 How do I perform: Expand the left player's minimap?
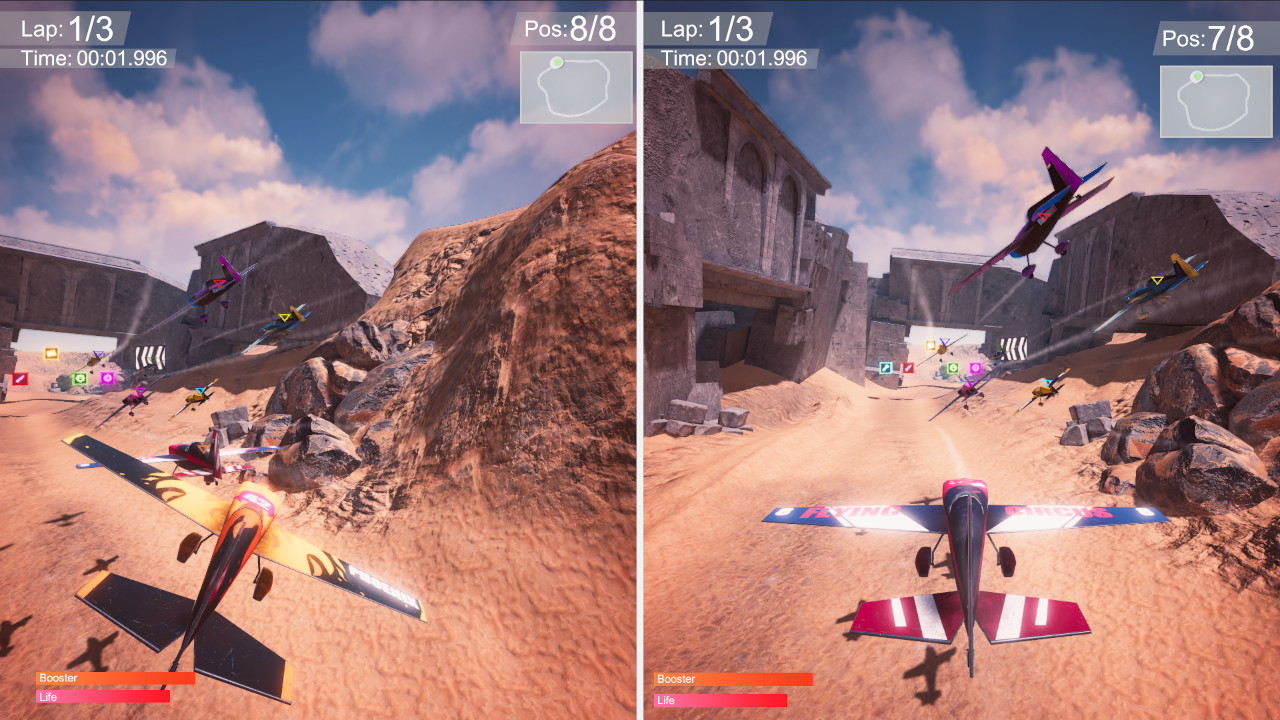(575, 88)
